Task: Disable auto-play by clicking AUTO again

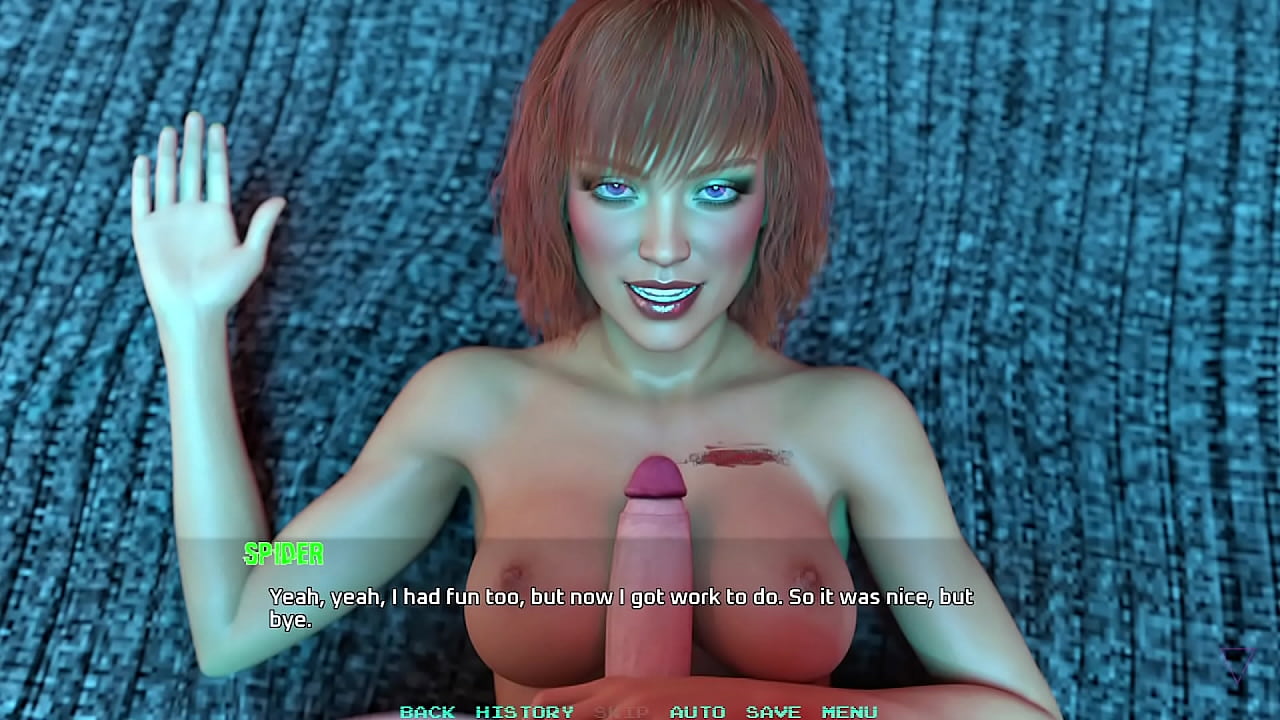Action: tap(698, 713)
